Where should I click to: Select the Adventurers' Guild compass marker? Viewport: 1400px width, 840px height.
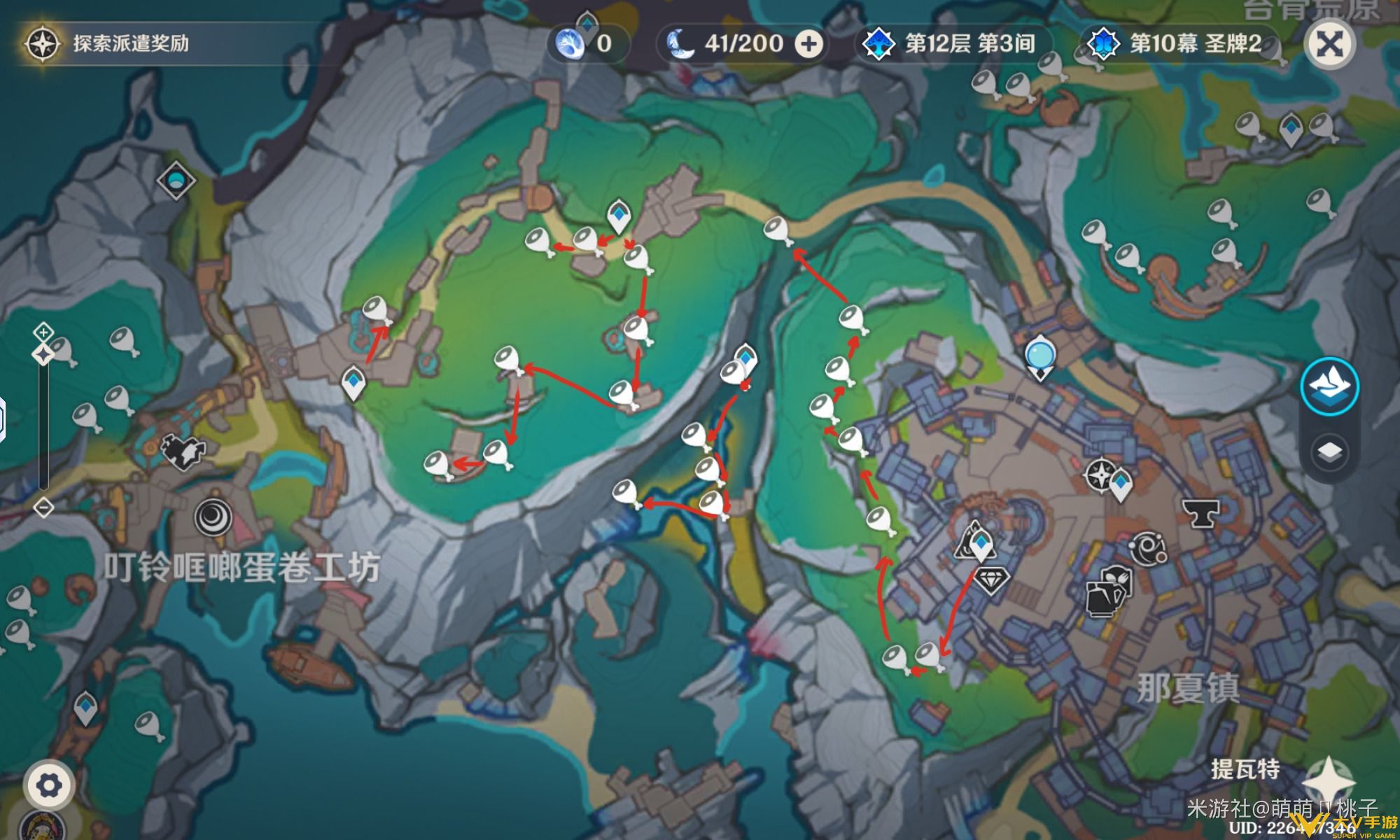[1100, 476]
